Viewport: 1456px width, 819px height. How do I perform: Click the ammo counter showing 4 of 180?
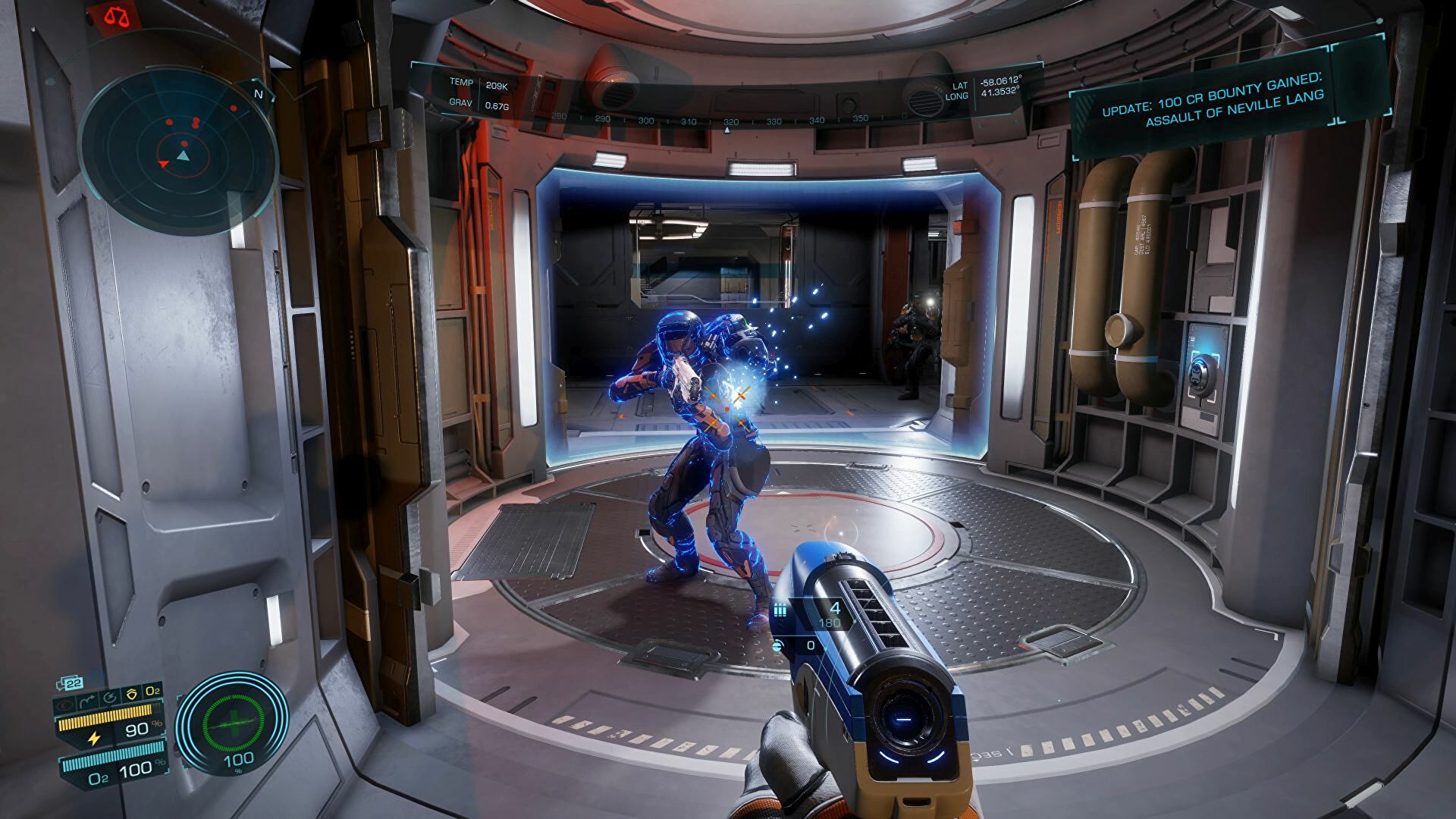[833, 613]
